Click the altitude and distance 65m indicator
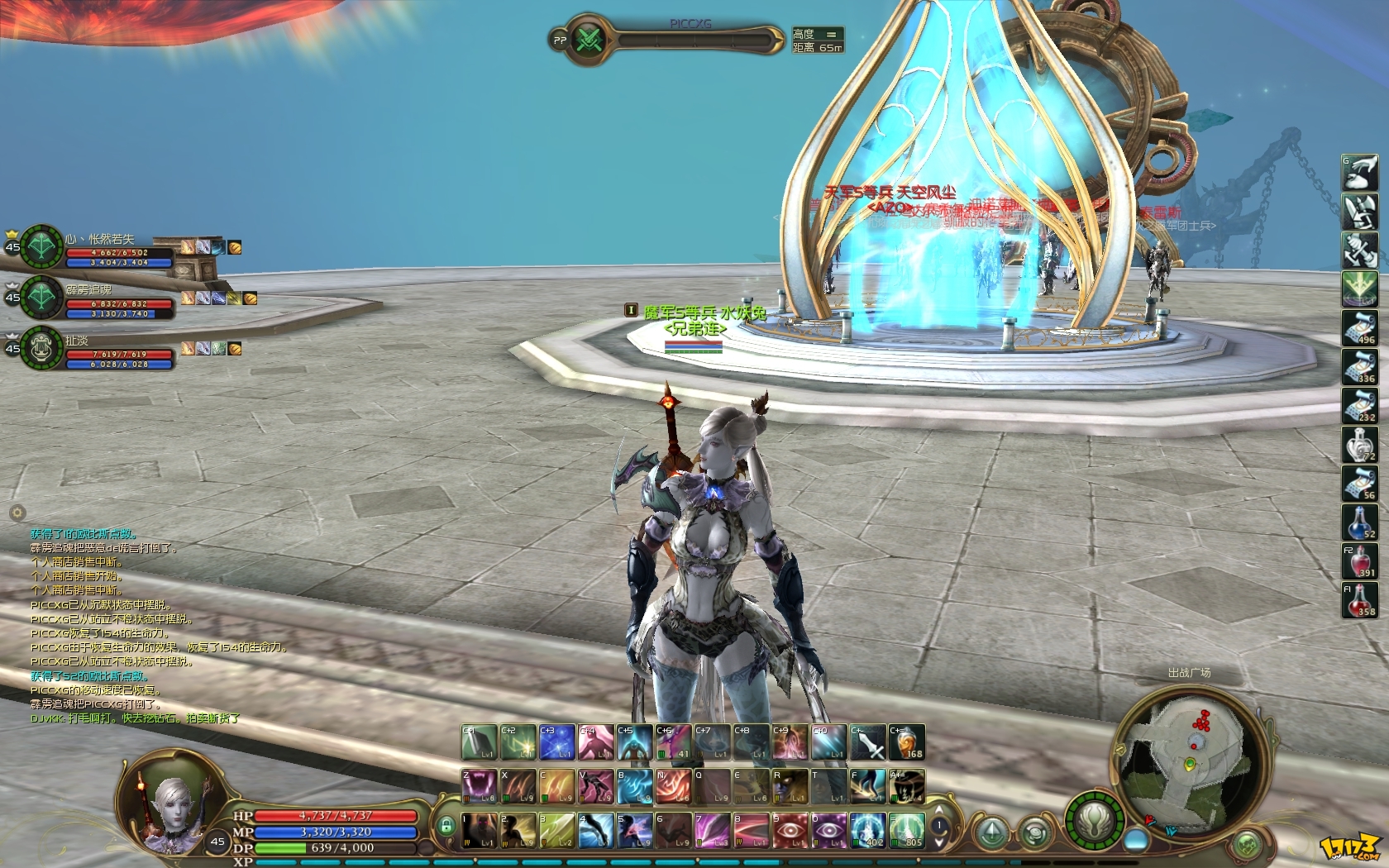 click(x=815, y=40)
